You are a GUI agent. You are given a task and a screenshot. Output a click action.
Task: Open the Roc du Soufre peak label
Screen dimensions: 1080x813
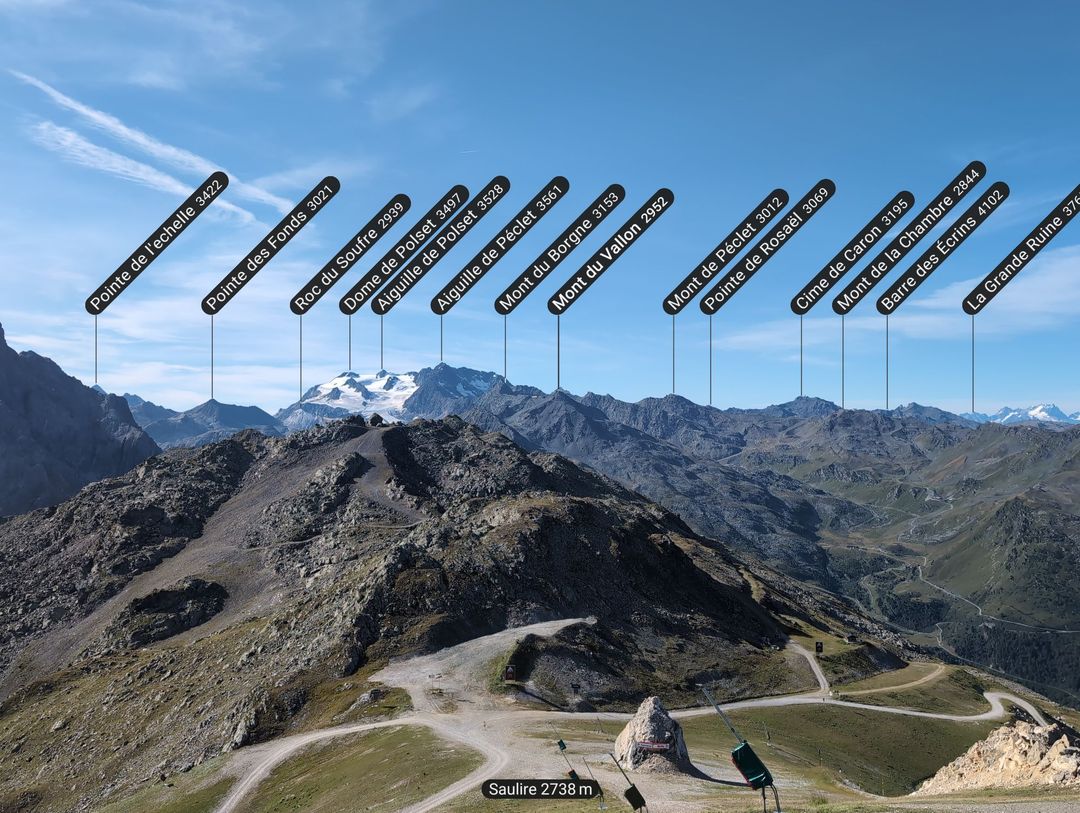pyautogui.click(x=350, y=254)
